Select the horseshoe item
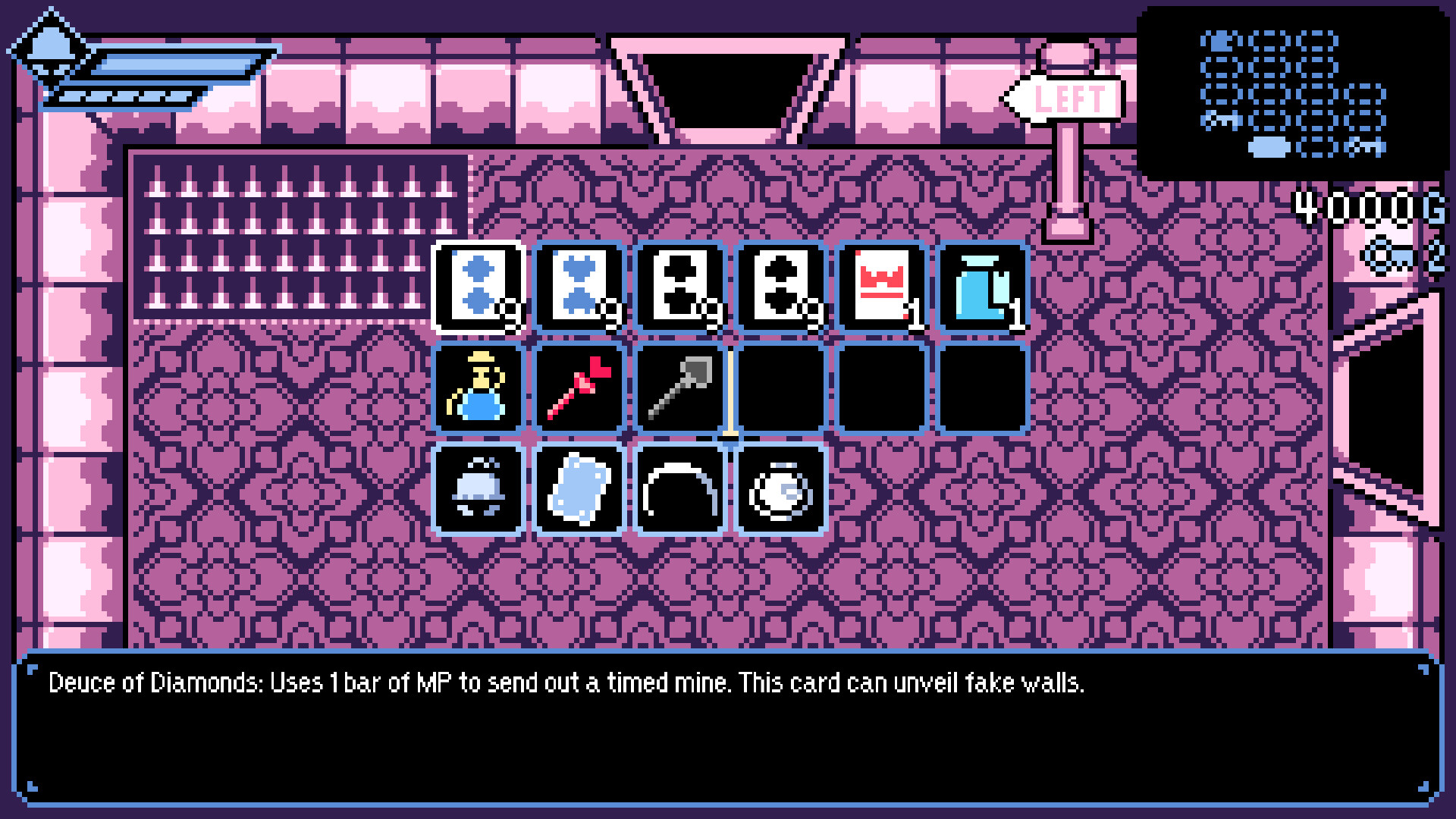 click(x=679, y=489)
